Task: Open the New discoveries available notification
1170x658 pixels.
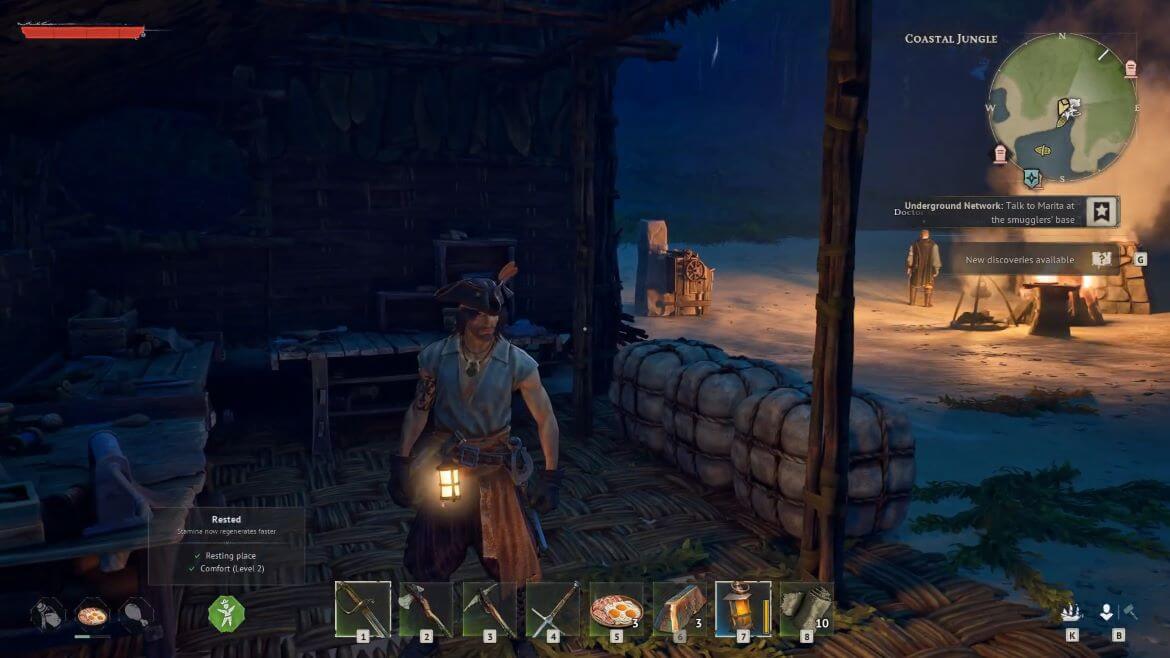Action: click(1020, 260)
